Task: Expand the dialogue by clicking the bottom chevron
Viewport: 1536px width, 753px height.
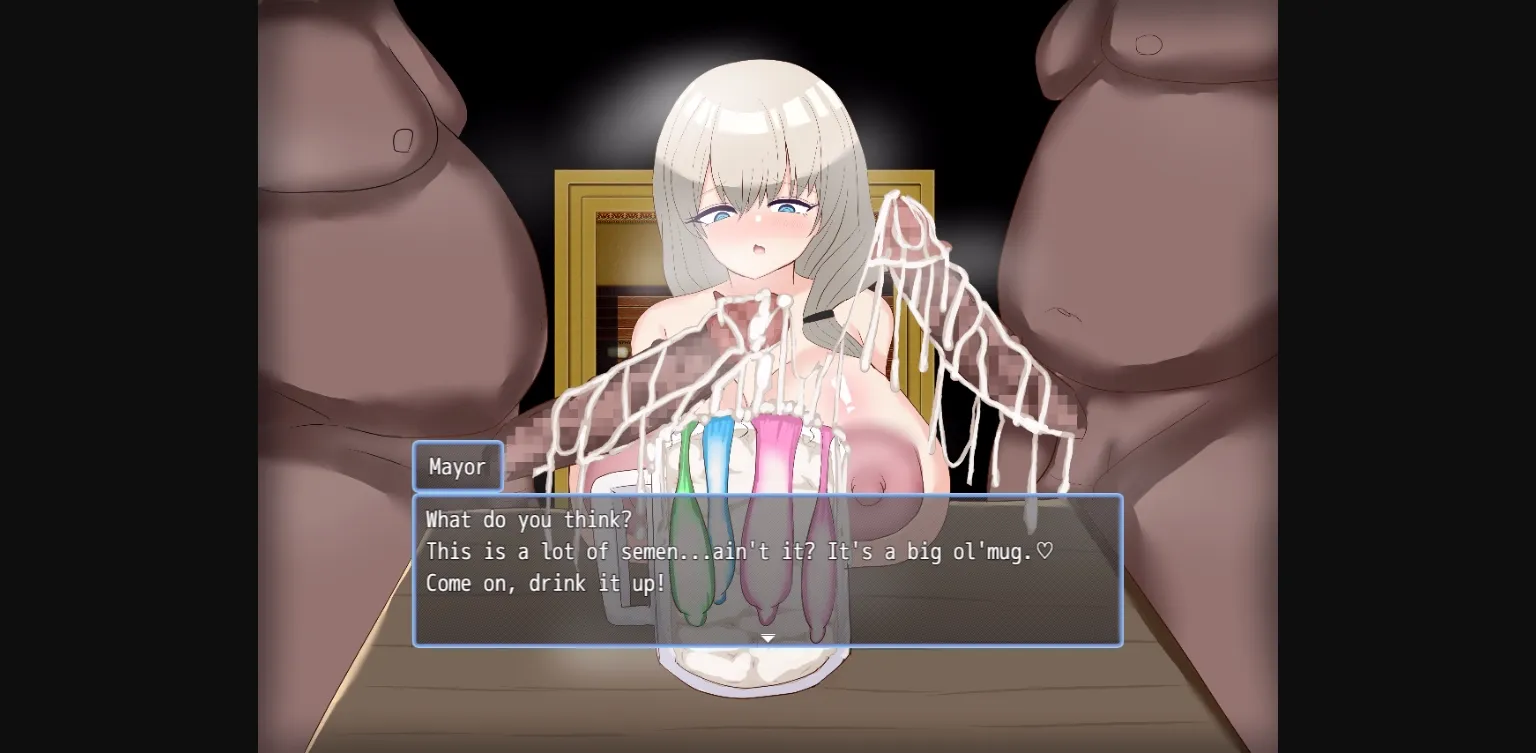Action: click(x=768, y=637)
